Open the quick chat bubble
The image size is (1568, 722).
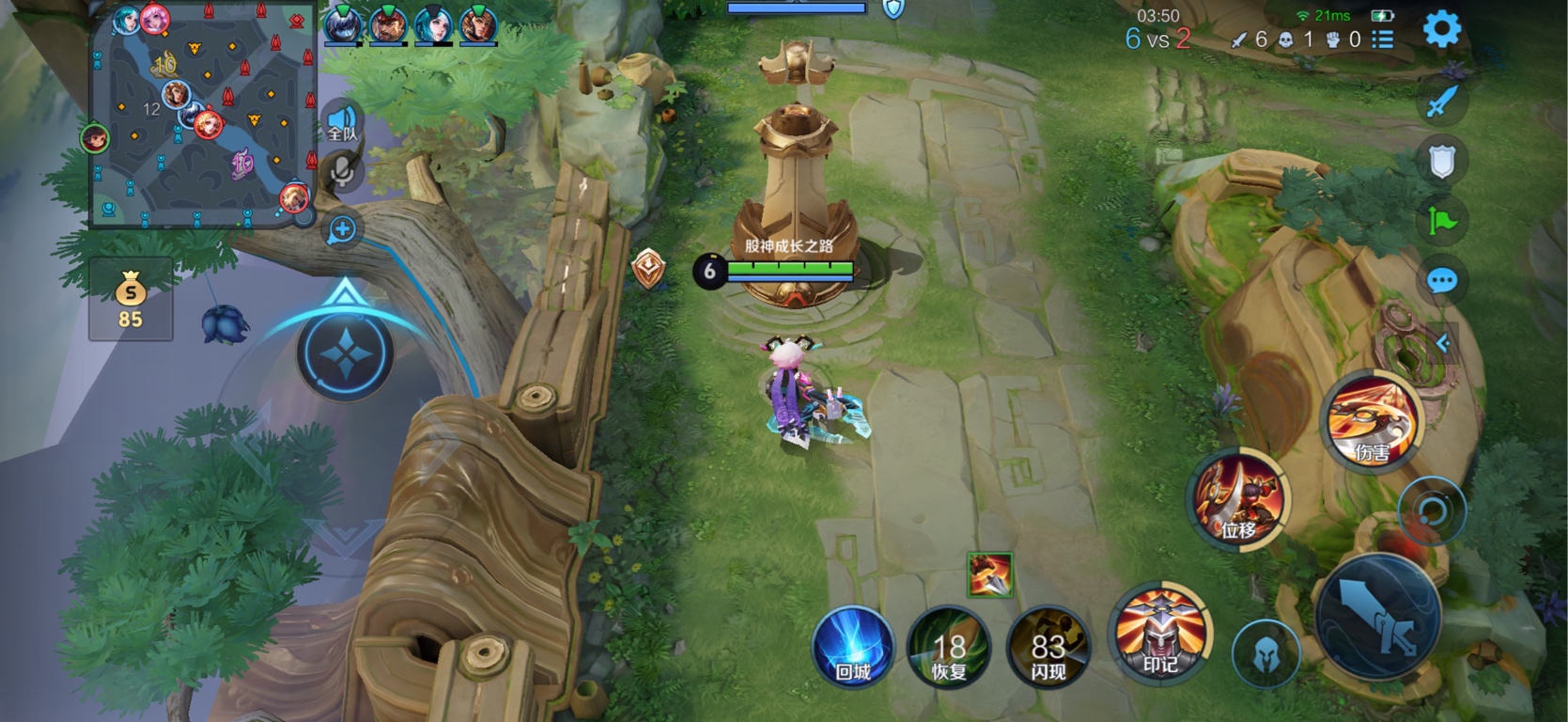point(1441,280)
